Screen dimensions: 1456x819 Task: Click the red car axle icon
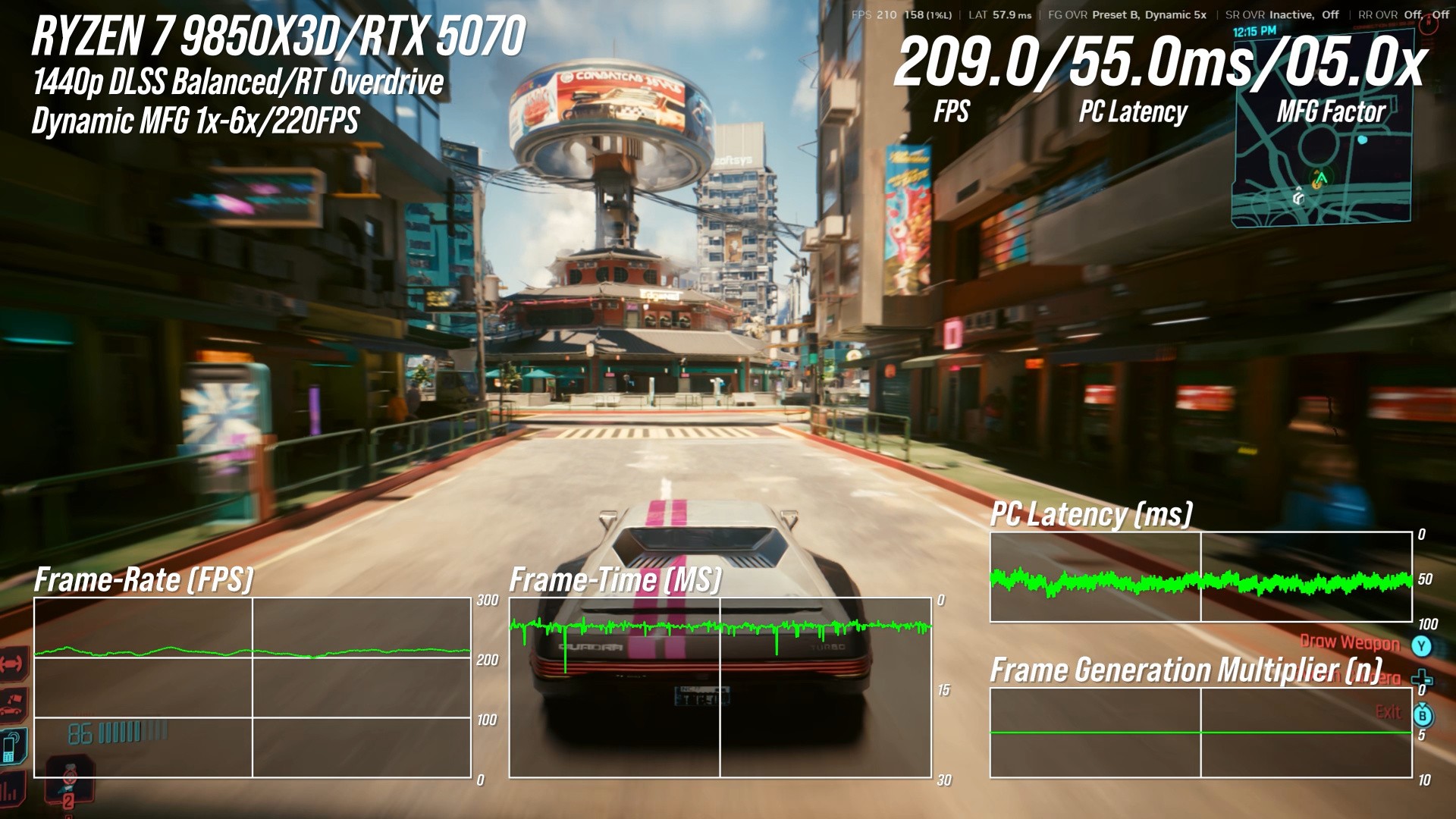[13, 664]
